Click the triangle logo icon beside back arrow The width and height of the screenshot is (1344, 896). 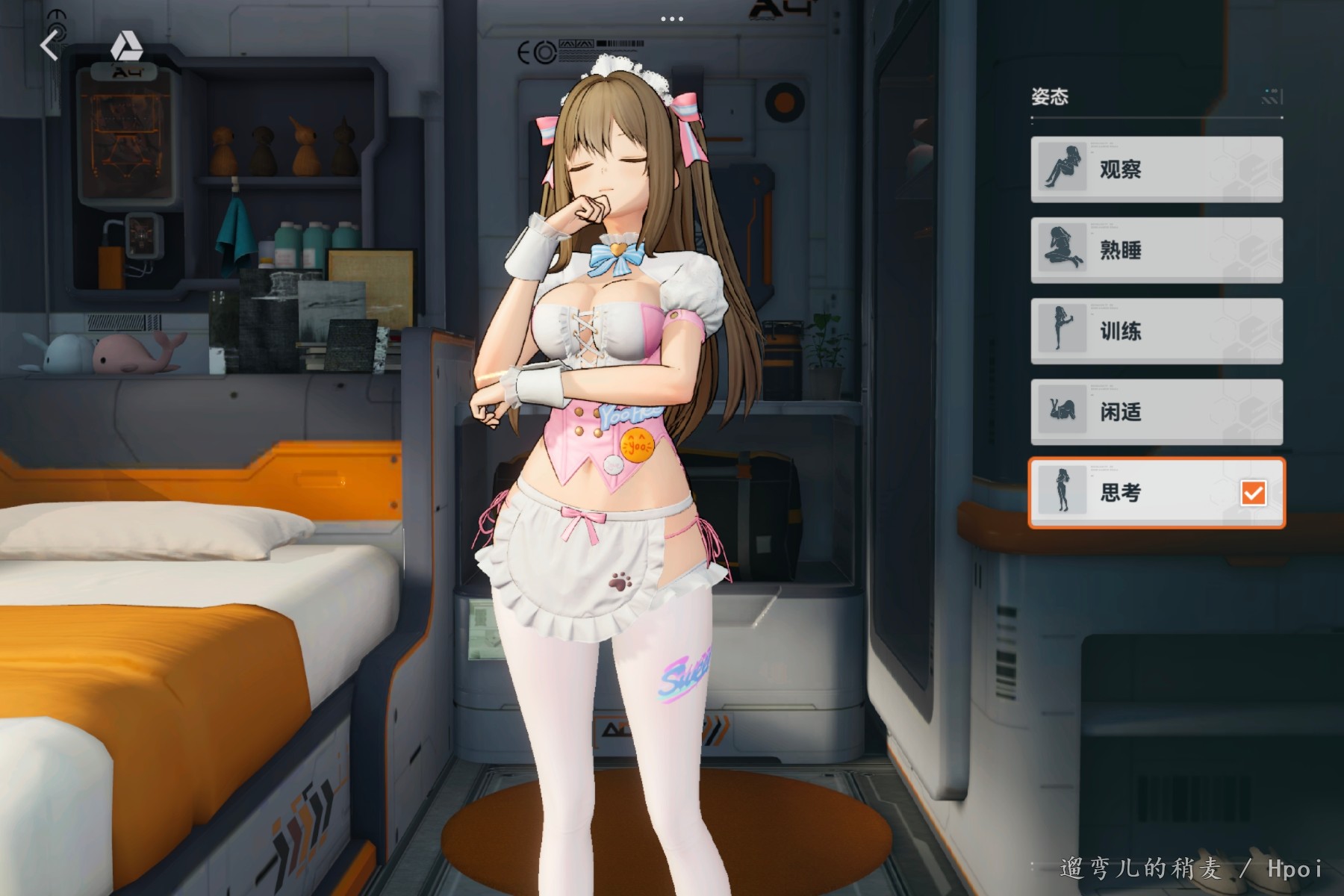click(126, 47)
